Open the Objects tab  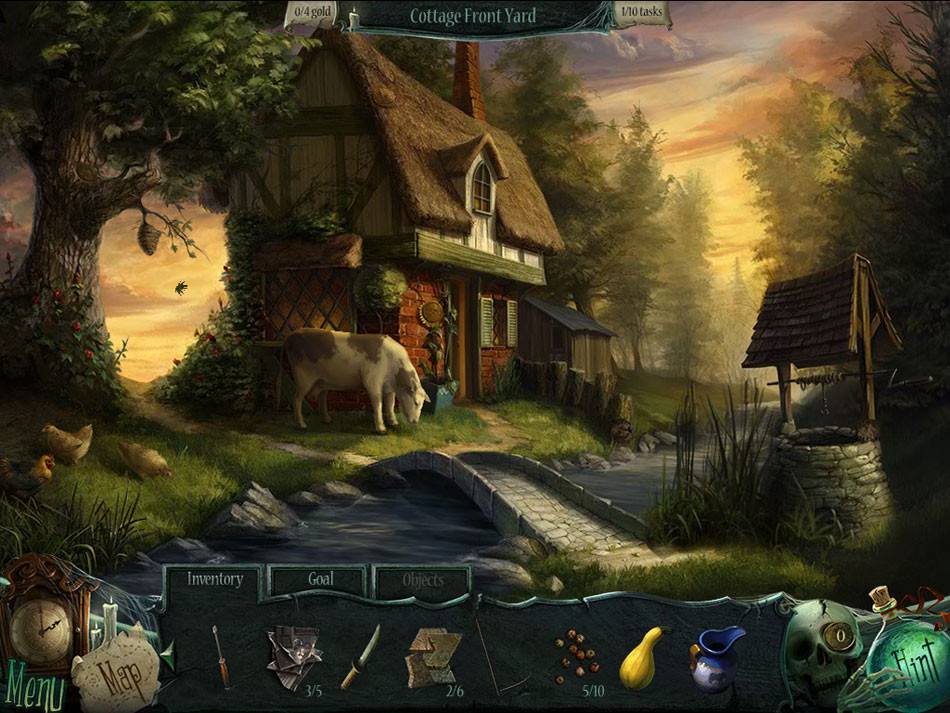point(422,580)
